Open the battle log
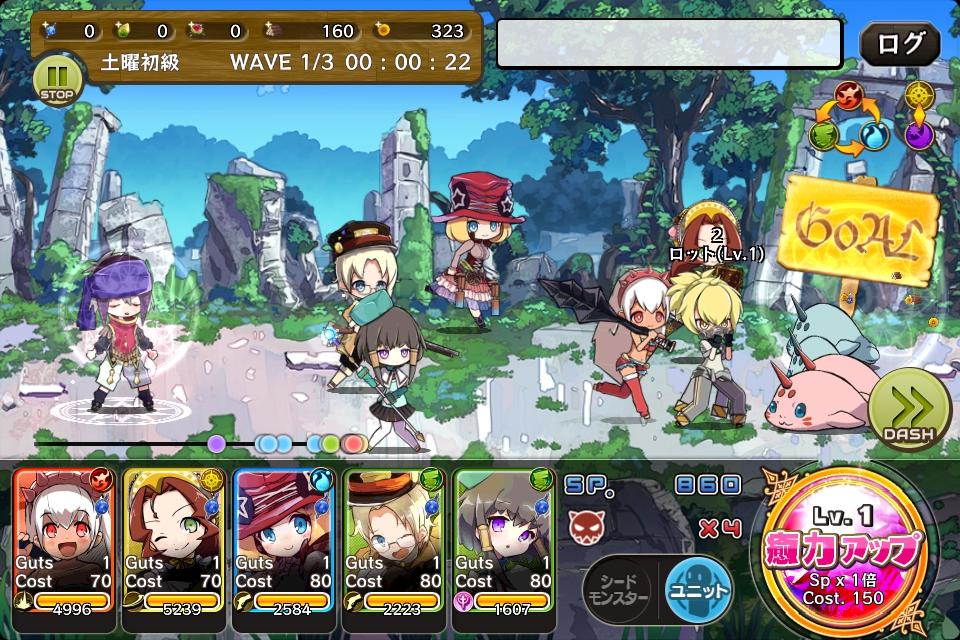This screenshot has width=960, height=640. click(x=899, y=44)
